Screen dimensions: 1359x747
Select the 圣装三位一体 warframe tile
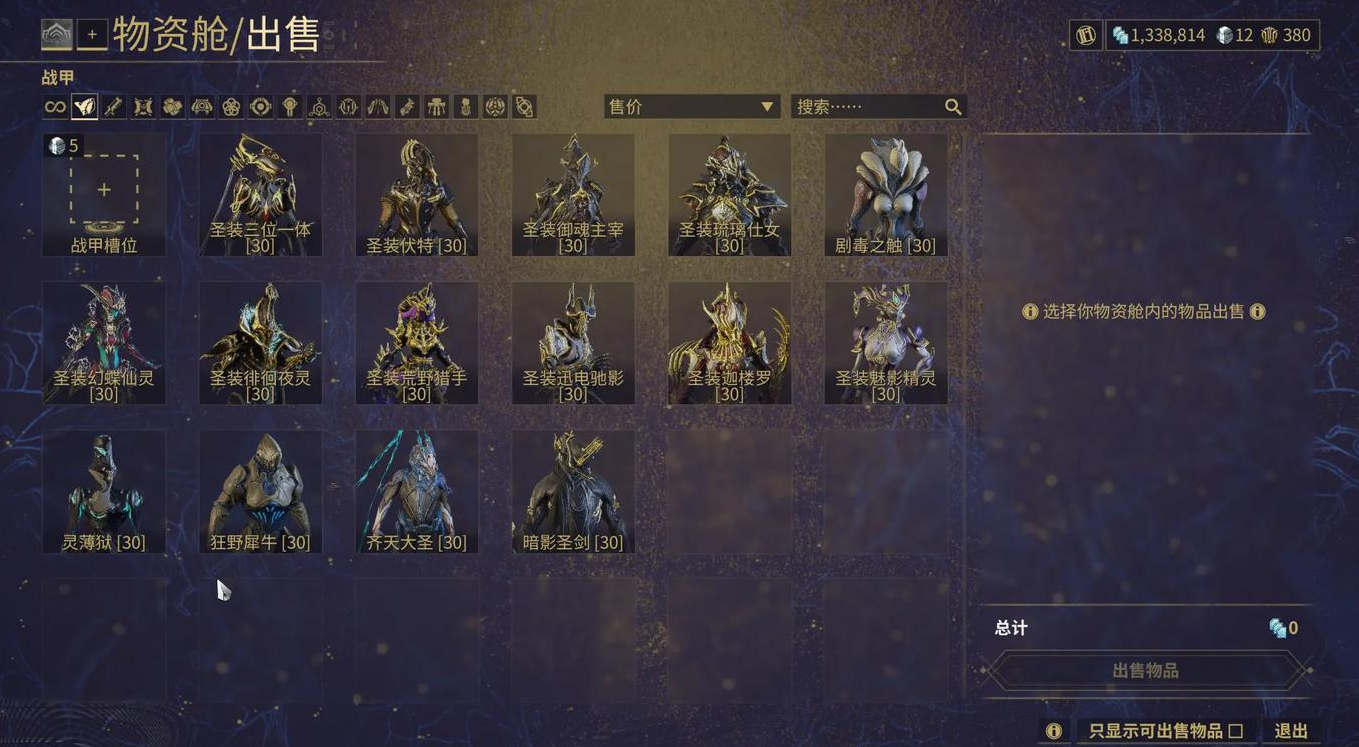click(x=260, y=194)
